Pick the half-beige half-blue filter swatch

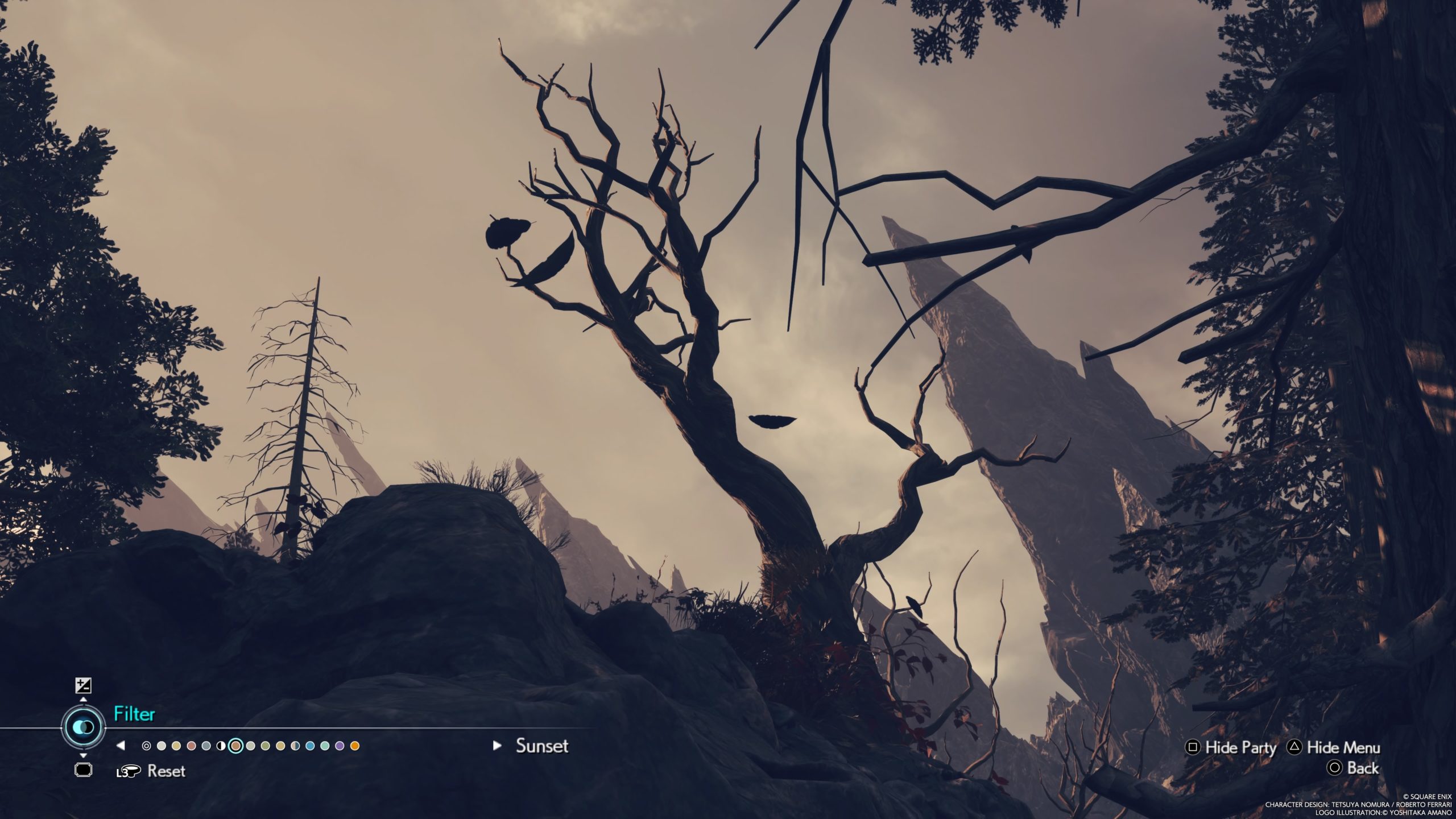(x=295, y=746)
